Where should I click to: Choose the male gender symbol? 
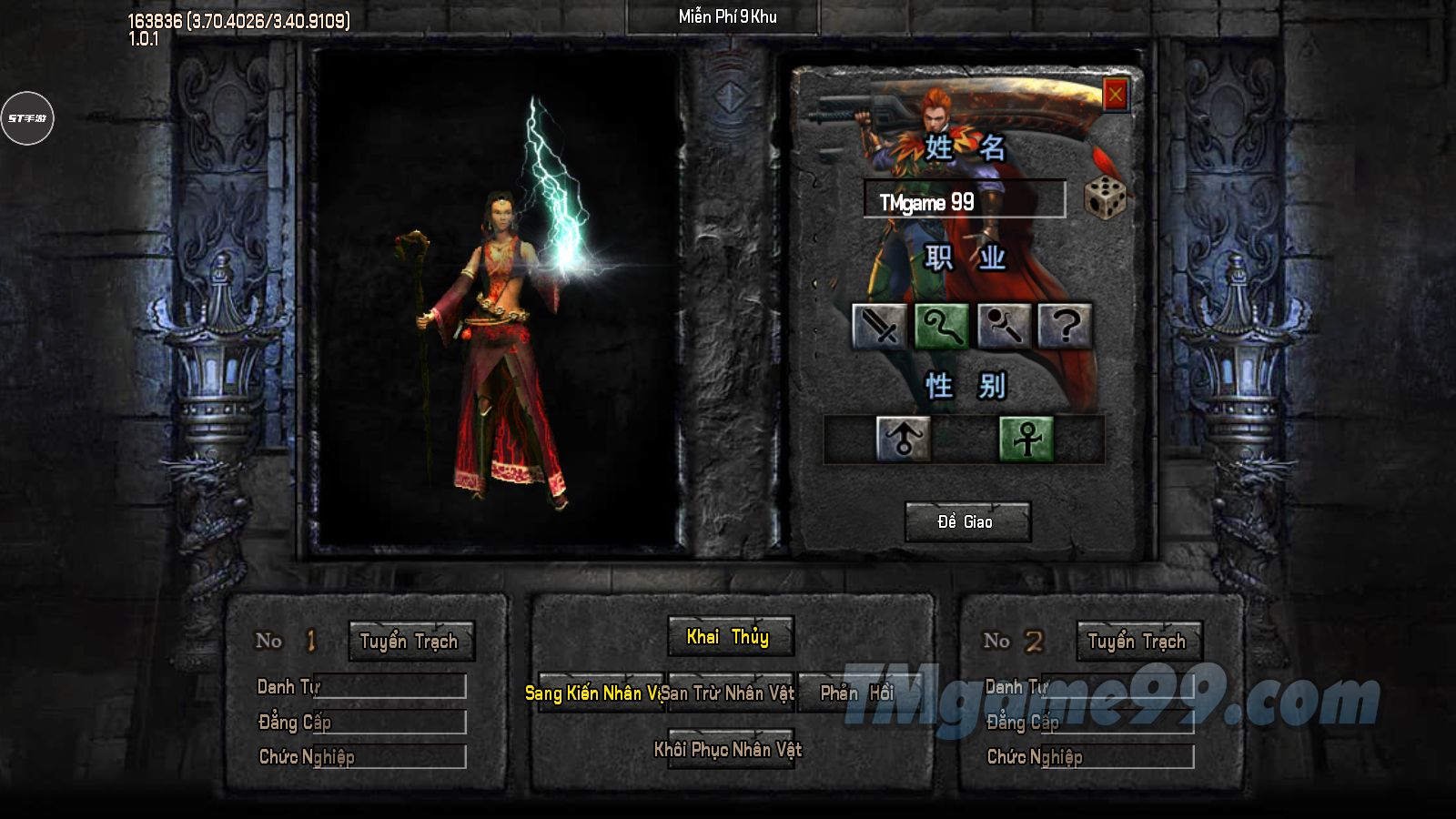click(903, 439)
